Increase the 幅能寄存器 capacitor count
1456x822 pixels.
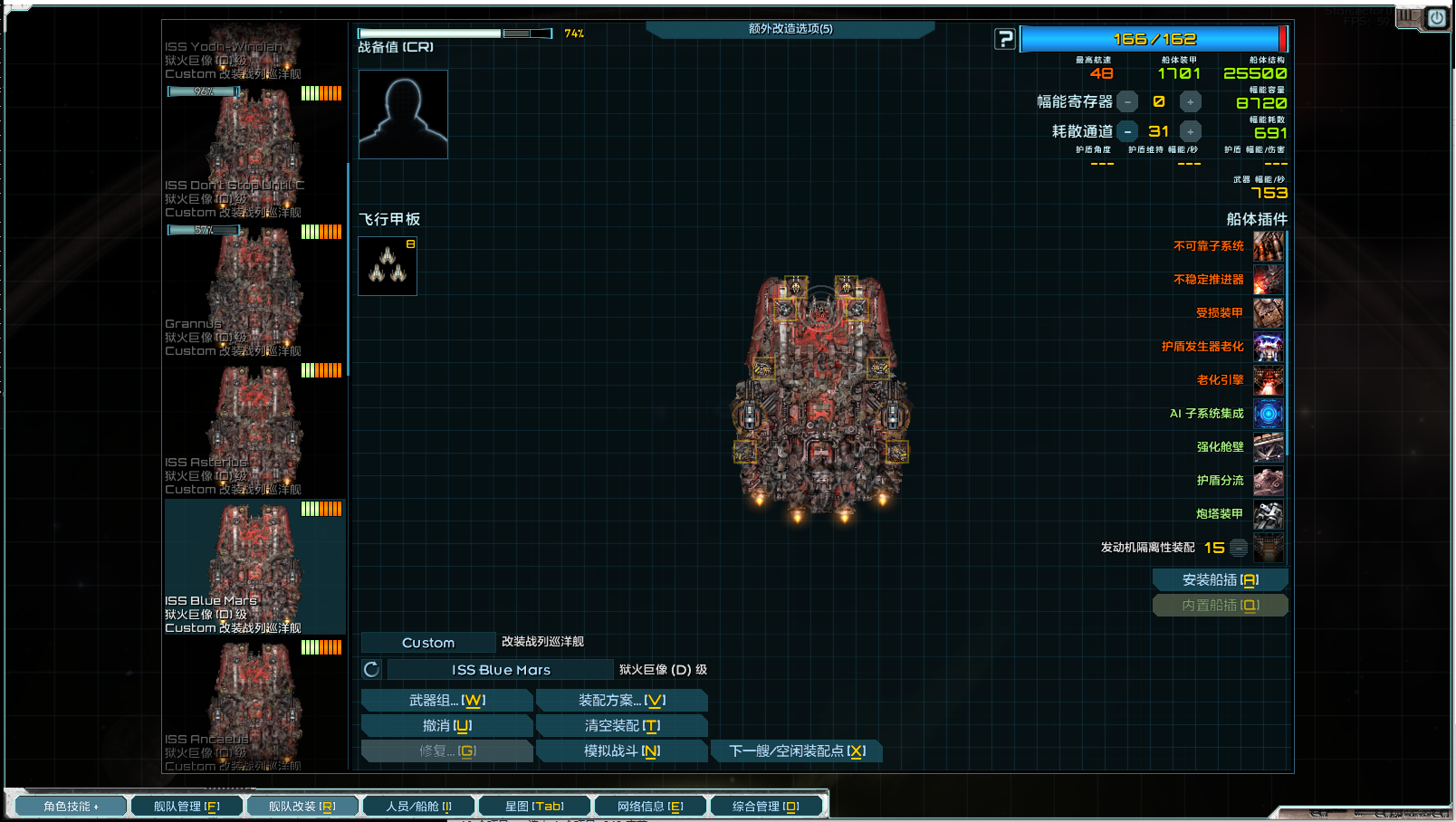pos(1191,101)
